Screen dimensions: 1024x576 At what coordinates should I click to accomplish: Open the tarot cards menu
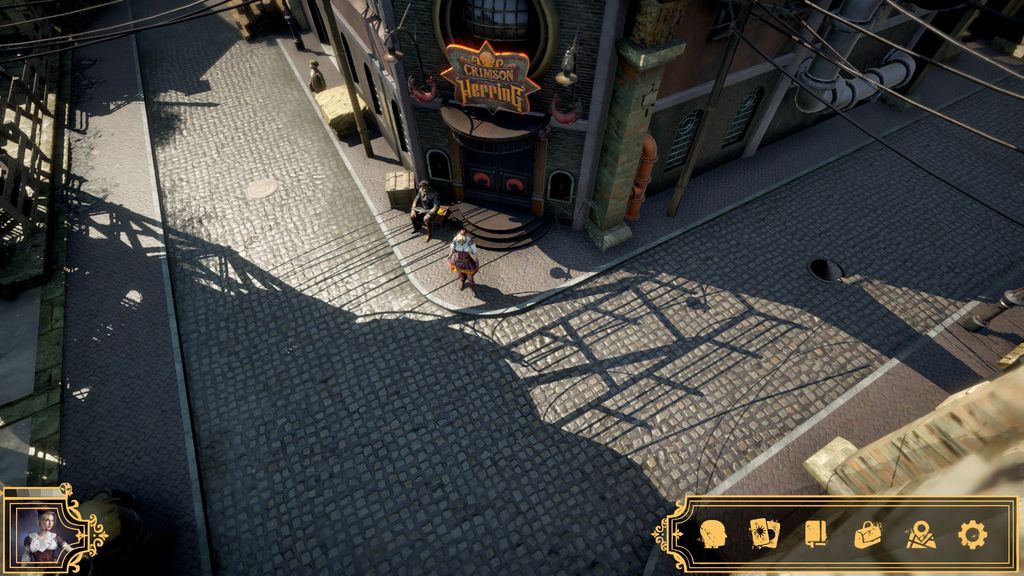(763, 534)
